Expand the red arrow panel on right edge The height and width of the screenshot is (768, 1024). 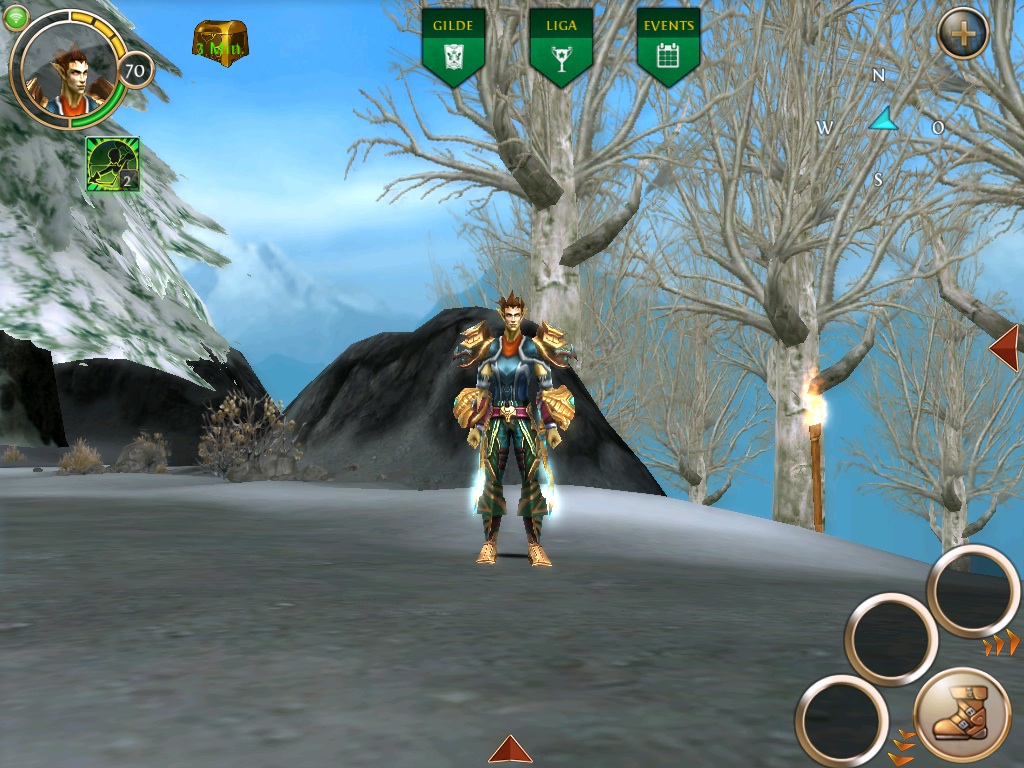(1005, 347)
